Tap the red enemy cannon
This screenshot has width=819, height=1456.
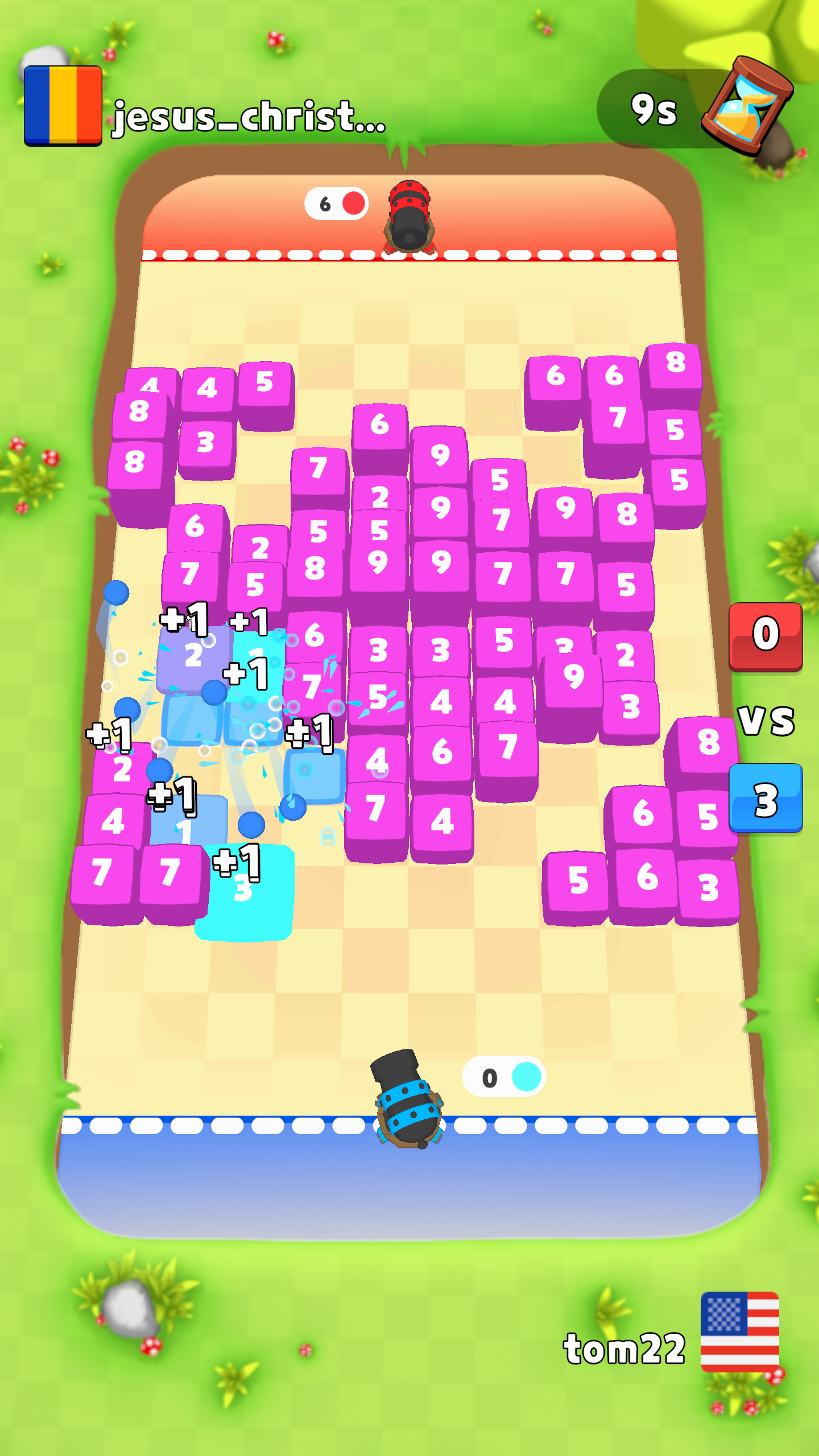click(x=409, y=216)
